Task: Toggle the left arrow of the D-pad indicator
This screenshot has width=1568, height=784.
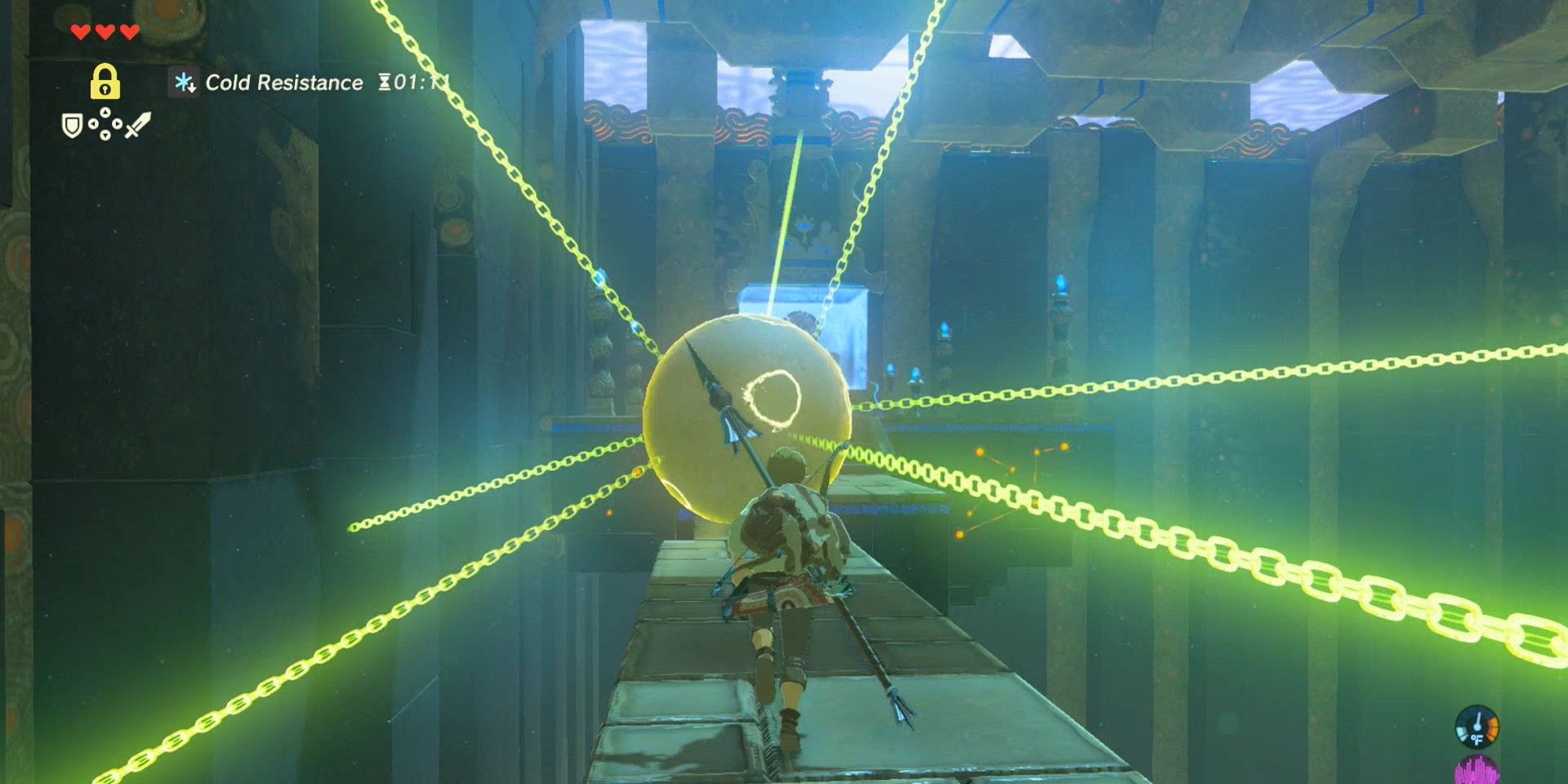Action: 94,123
